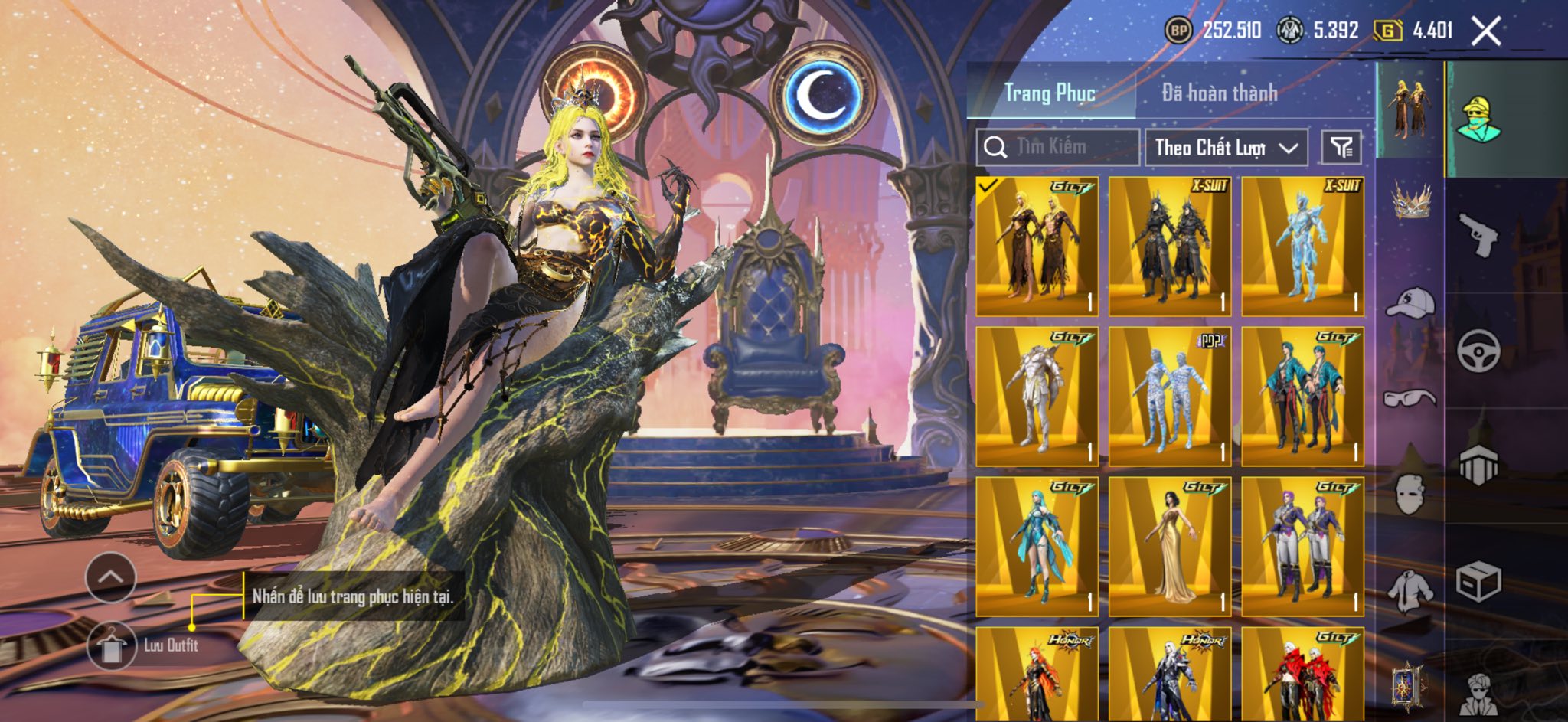Open the steering wheel vehicle section
This screenshot has height=722, width=1568.
click(x=1478, y=351)
